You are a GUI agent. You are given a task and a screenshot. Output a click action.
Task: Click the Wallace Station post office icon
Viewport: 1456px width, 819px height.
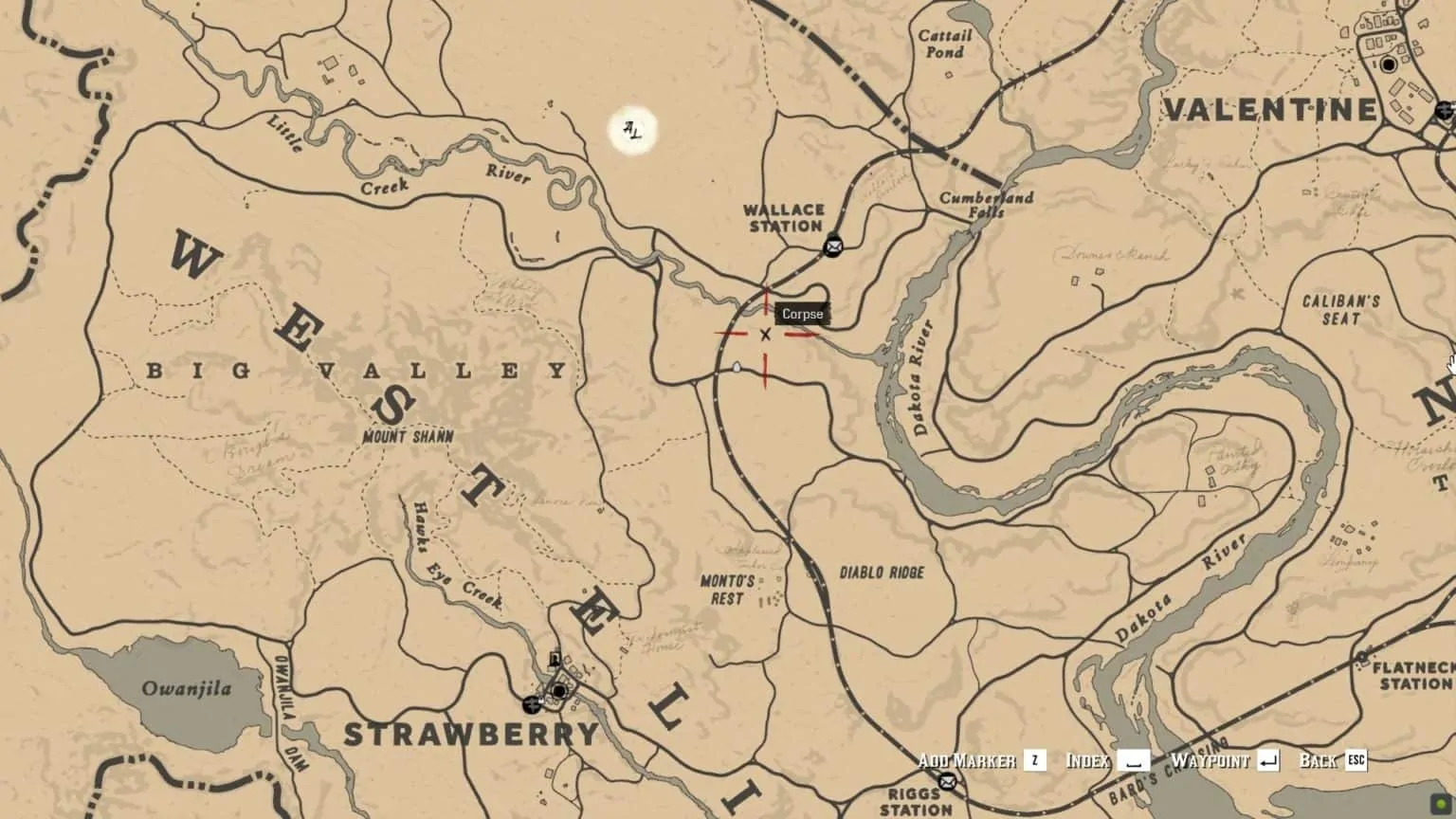point(834,246)
